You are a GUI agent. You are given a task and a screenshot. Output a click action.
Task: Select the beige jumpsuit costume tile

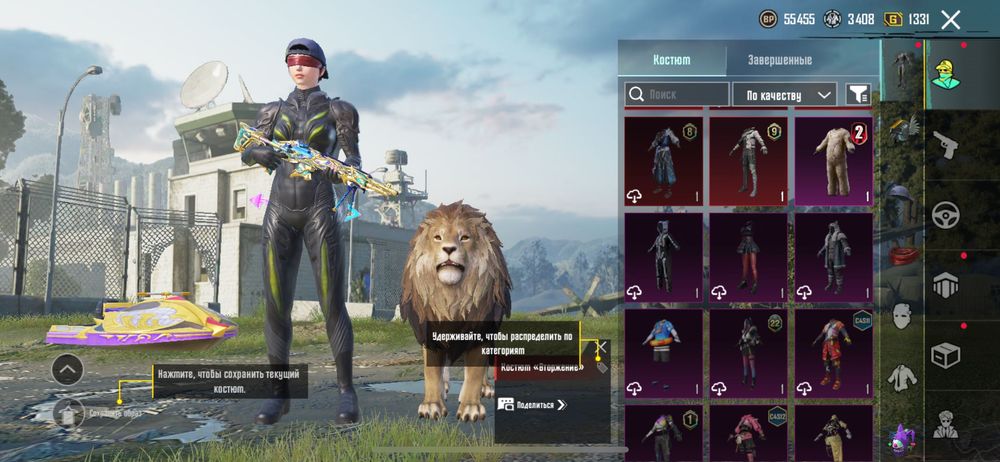click(x=833, y=160)
